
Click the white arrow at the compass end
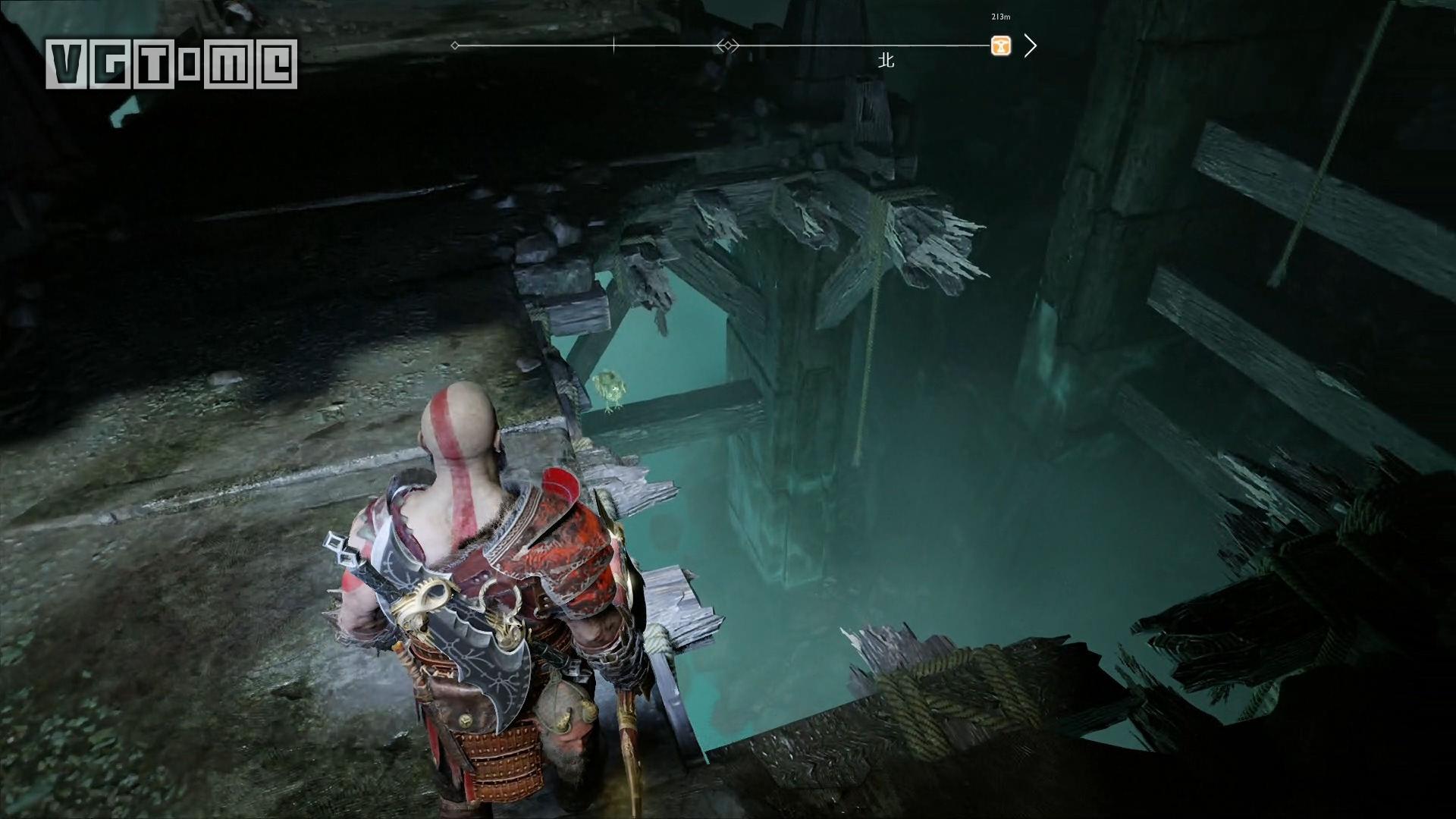click(1030, 46)
